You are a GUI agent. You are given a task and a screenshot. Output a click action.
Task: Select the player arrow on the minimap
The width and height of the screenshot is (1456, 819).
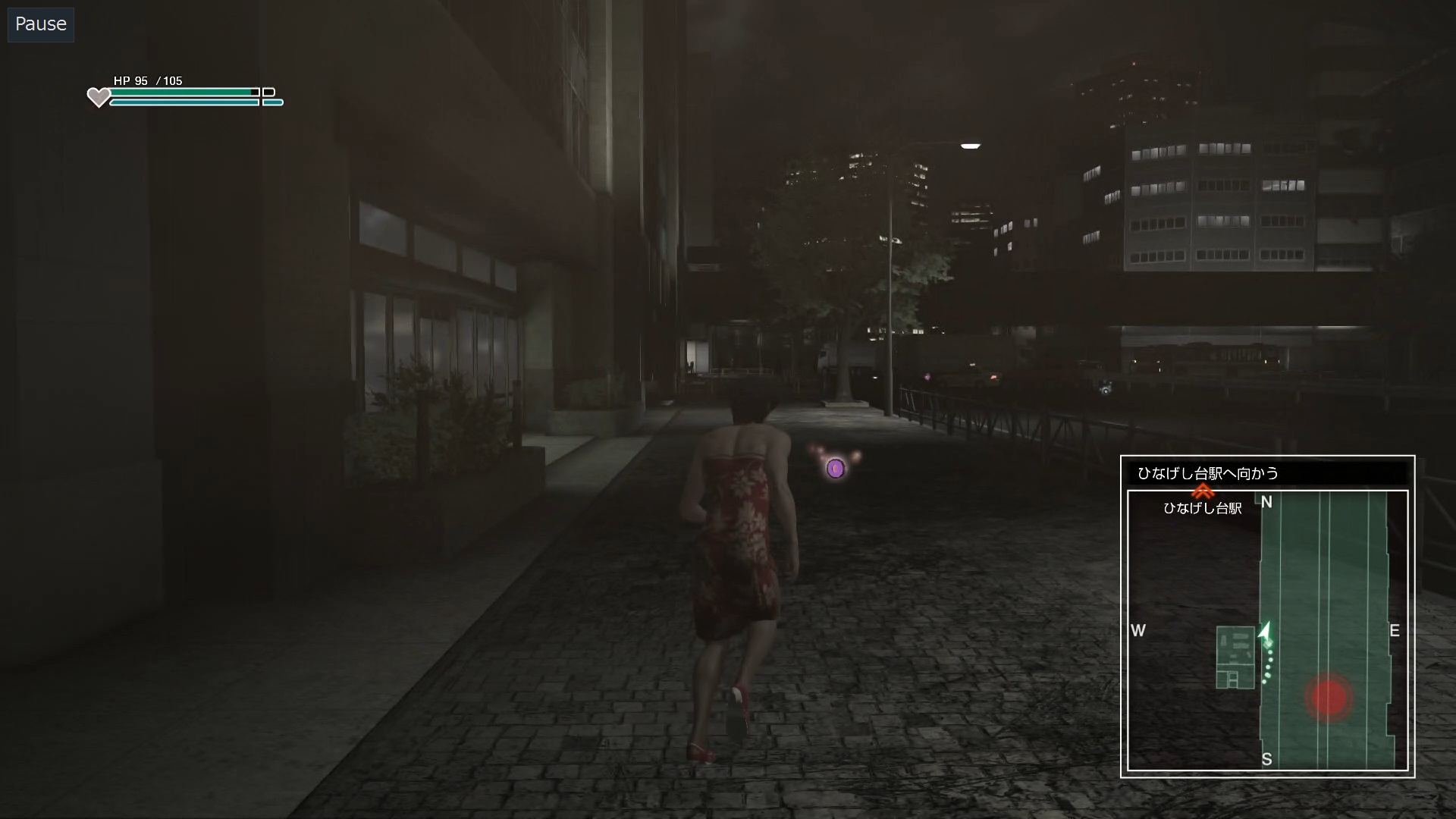pos(1265,632)
